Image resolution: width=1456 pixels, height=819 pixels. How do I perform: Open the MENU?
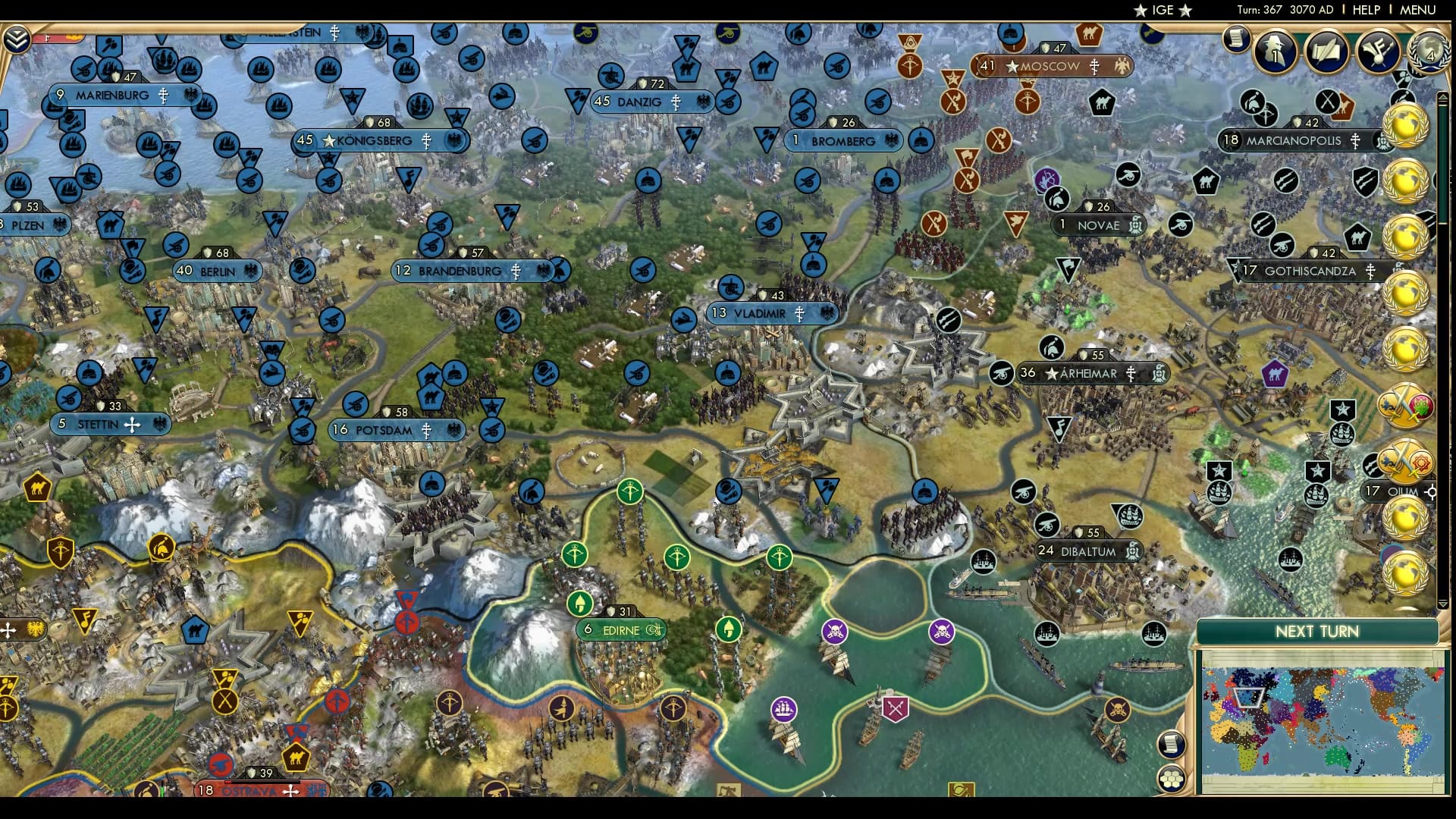(x=1420, y=10)
